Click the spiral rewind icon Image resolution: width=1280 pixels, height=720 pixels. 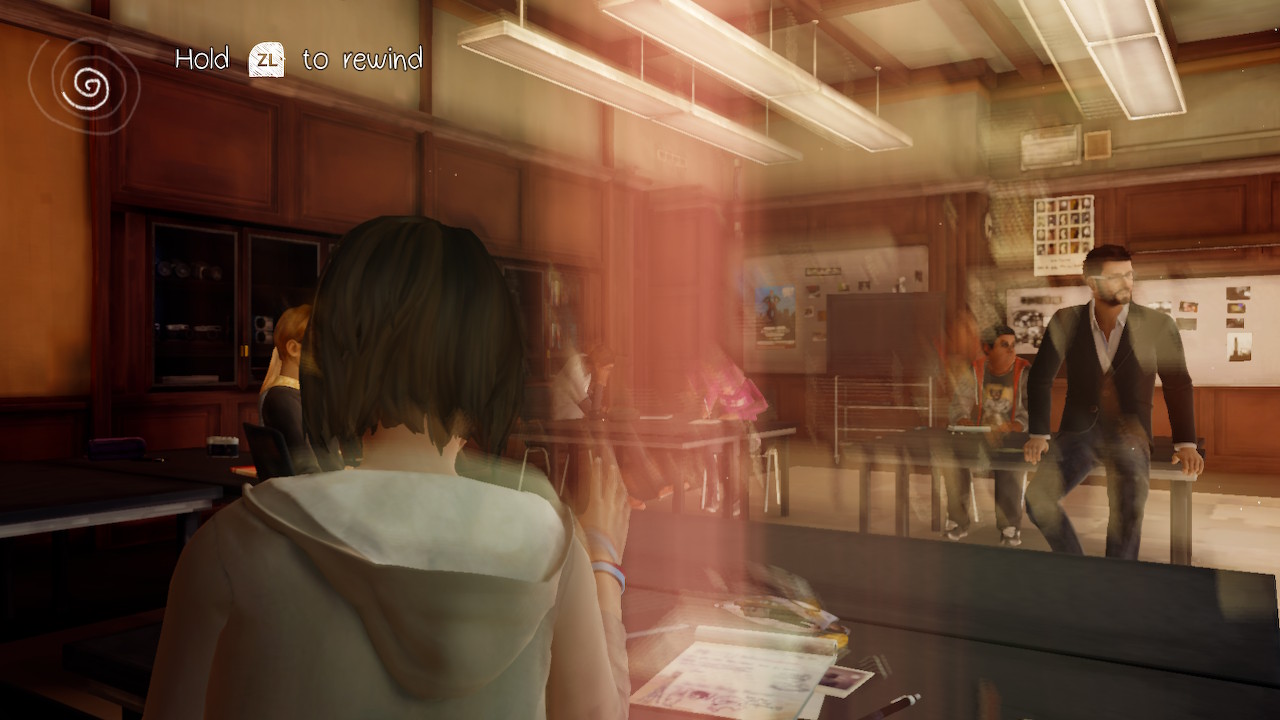click(x=85, y=87)
